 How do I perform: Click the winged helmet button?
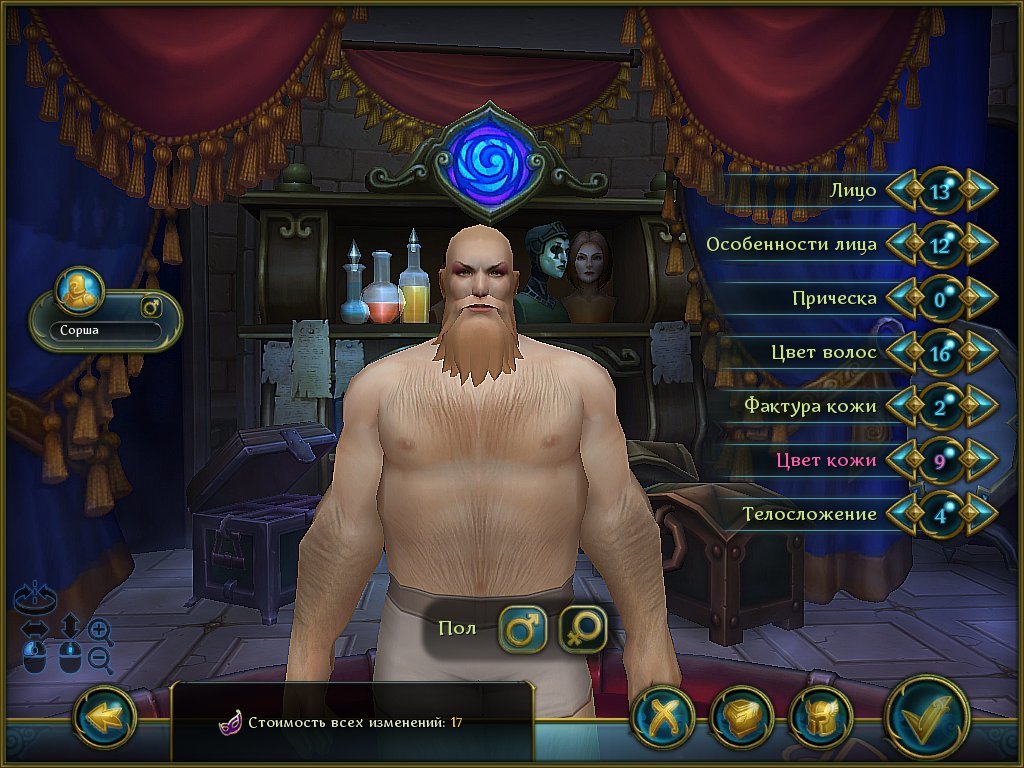tap(821, 718)
